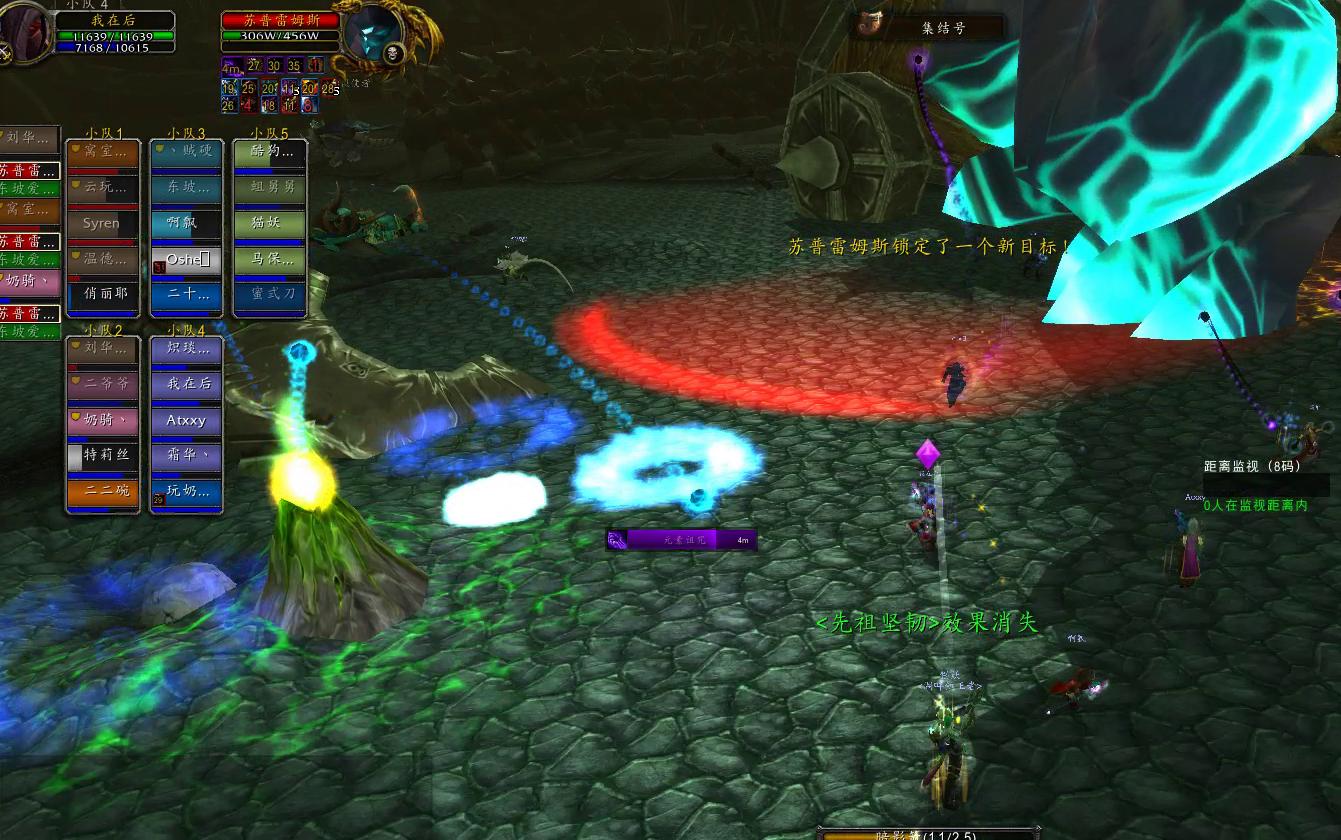Select raid member 俏丽耶
This screenshot has height=840, width=1341.
tap(102, 294)
